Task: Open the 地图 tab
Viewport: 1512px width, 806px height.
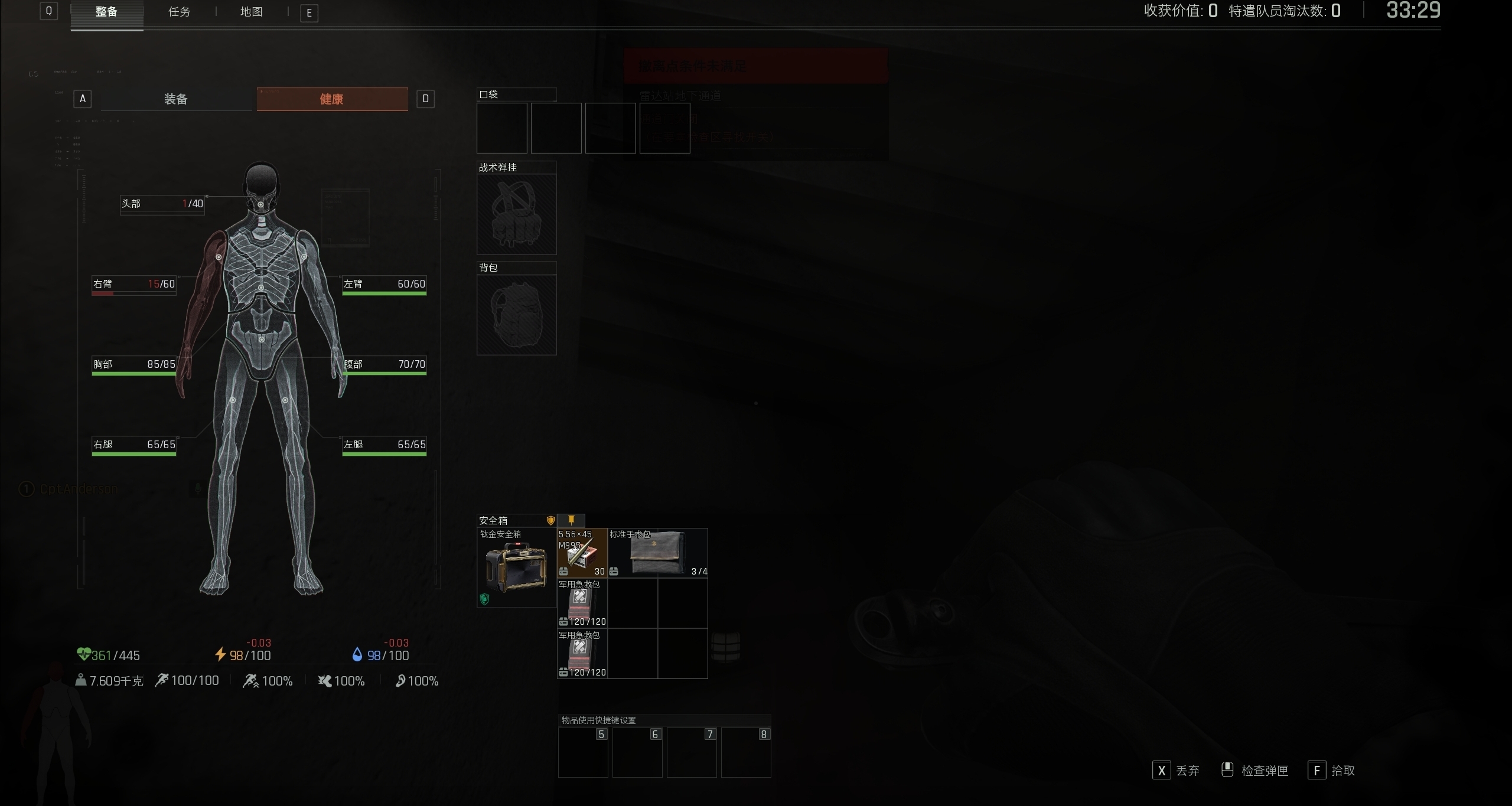Action: [251, 12]
